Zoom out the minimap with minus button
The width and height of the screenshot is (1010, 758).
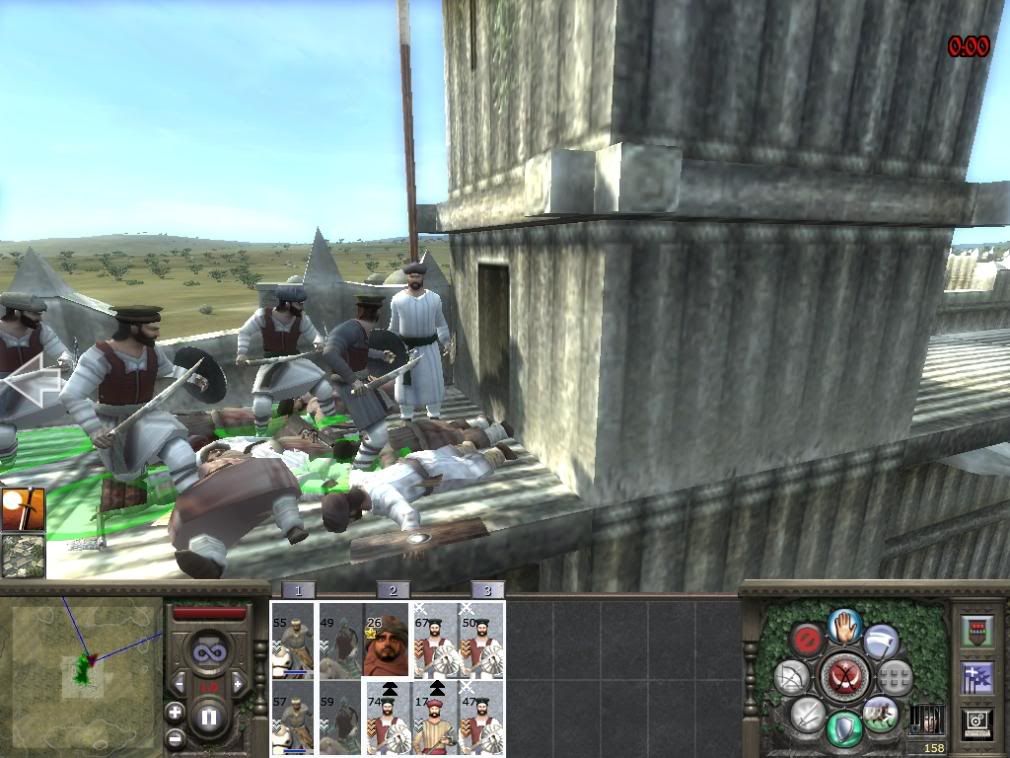pos(175,738)
